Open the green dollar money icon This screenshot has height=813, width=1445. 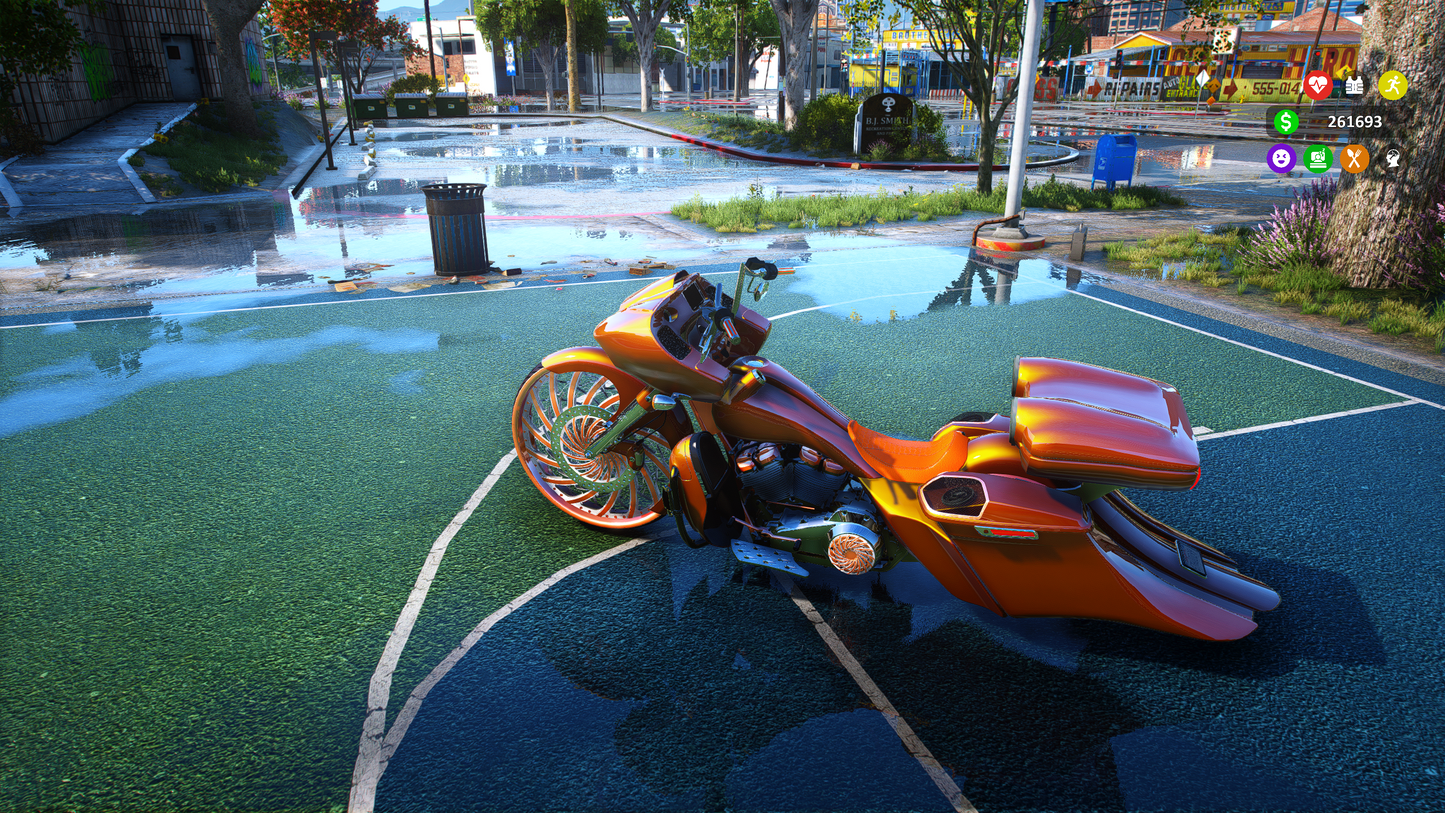coord(1285,122)
